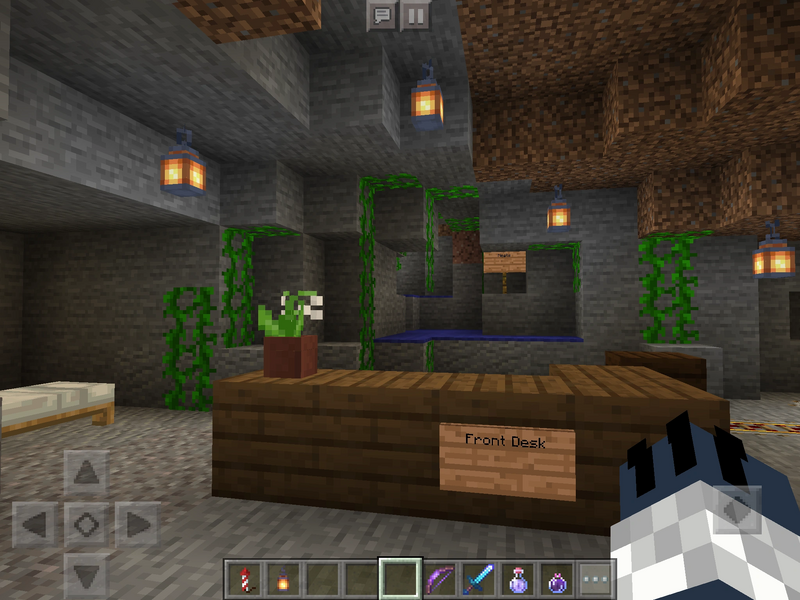The image size is (800, 600).
Task: Select the purple splash potion slot
Action: pos(557,579)
